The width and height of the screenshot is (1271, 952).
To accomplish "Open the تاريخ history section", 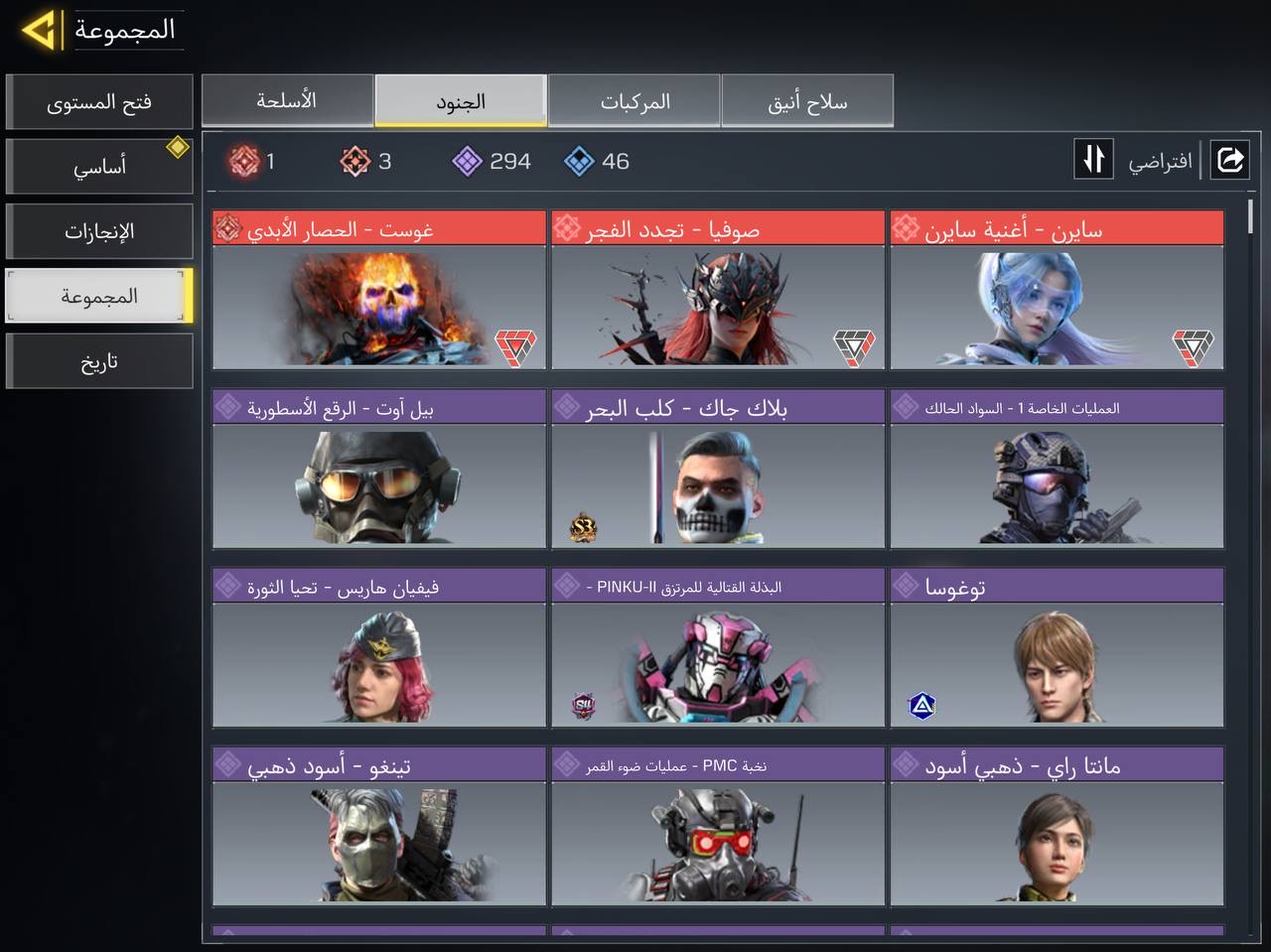I will (x=99, y=361).
